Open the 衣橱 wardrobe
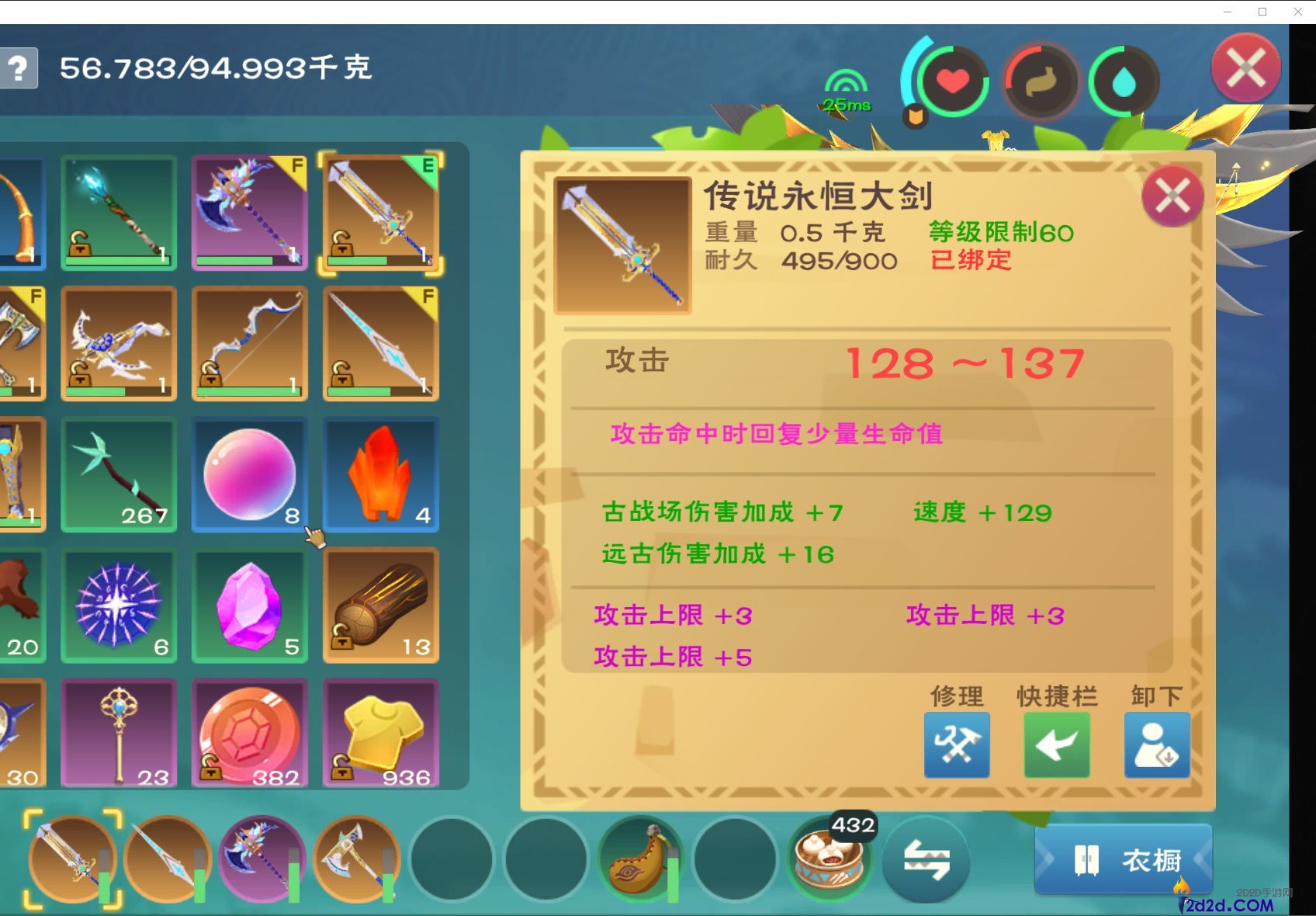 [1123, 860]
